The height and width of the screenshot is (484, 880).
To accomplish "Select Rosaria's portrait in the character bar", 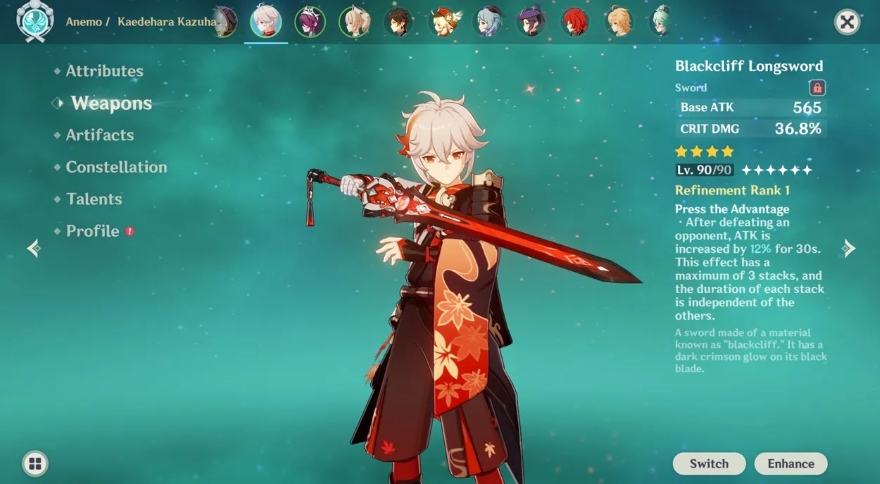I will tap(310, 21).
